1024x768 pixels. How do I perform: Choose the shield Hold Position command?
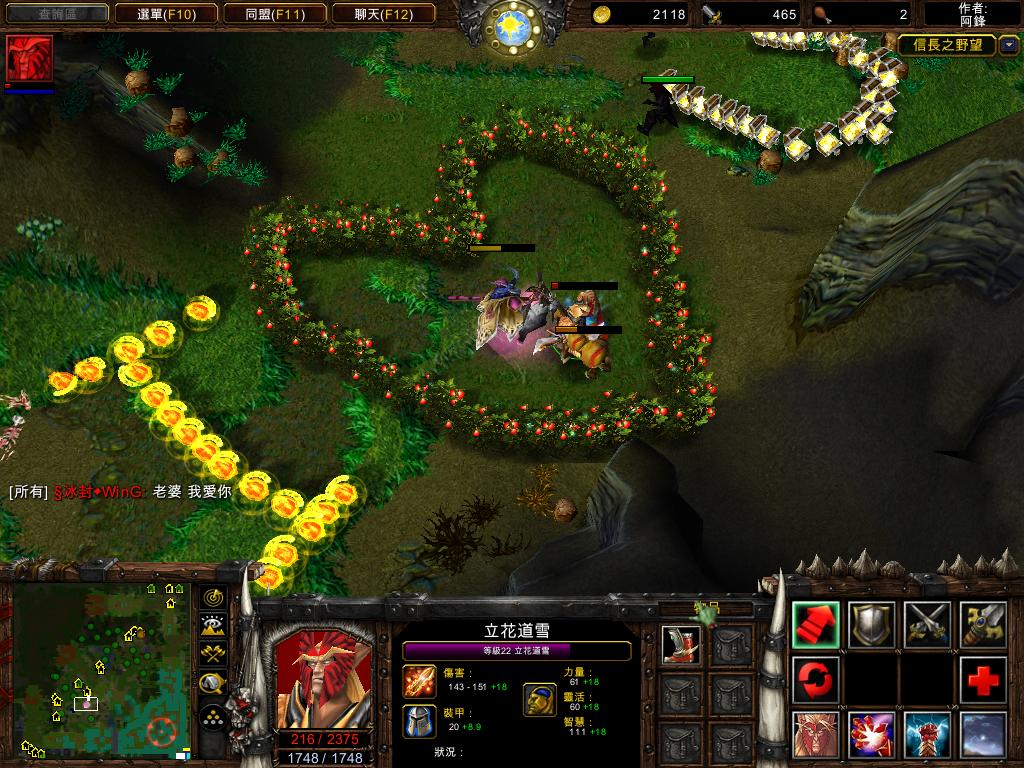pyautogui.click(x=872, y=624)
